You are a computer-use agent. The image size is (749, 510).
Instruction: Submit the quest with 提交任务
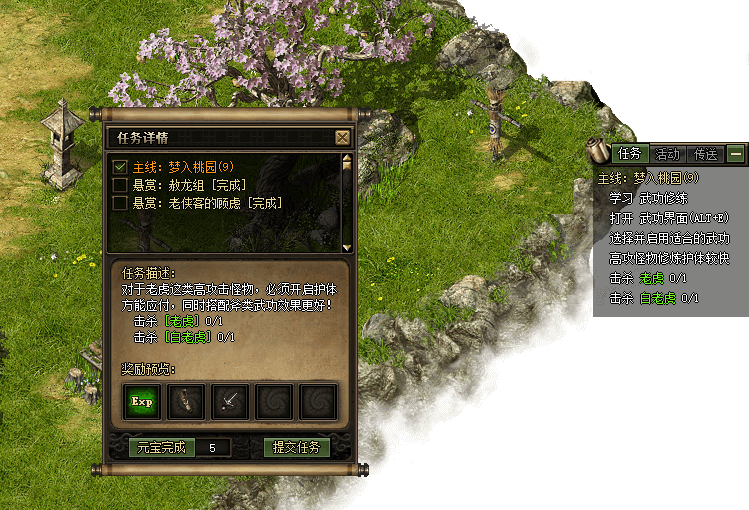pos(297,447)
